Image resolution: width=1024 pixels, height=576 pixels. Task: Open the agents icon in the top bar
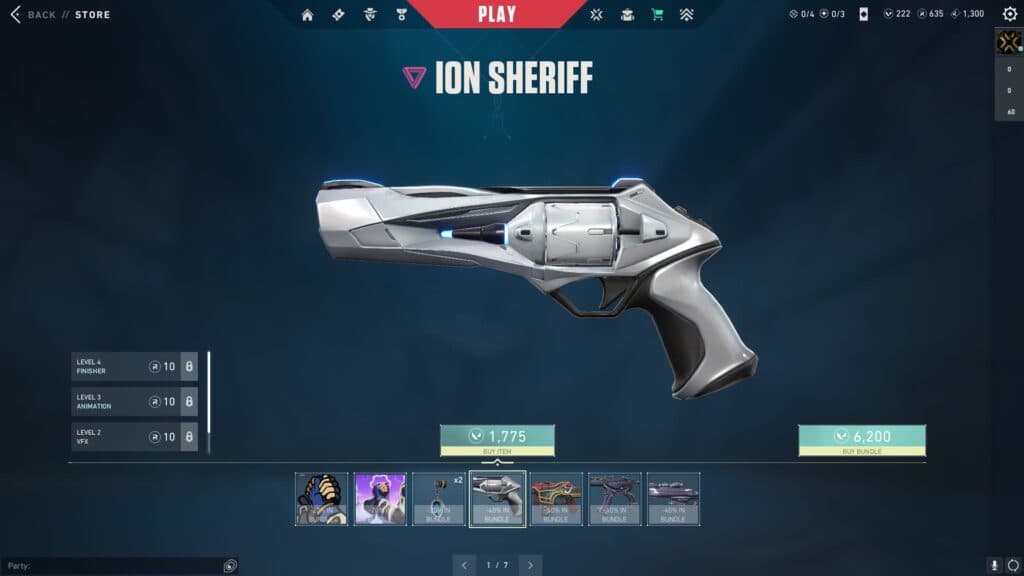(x=370, y=15)
